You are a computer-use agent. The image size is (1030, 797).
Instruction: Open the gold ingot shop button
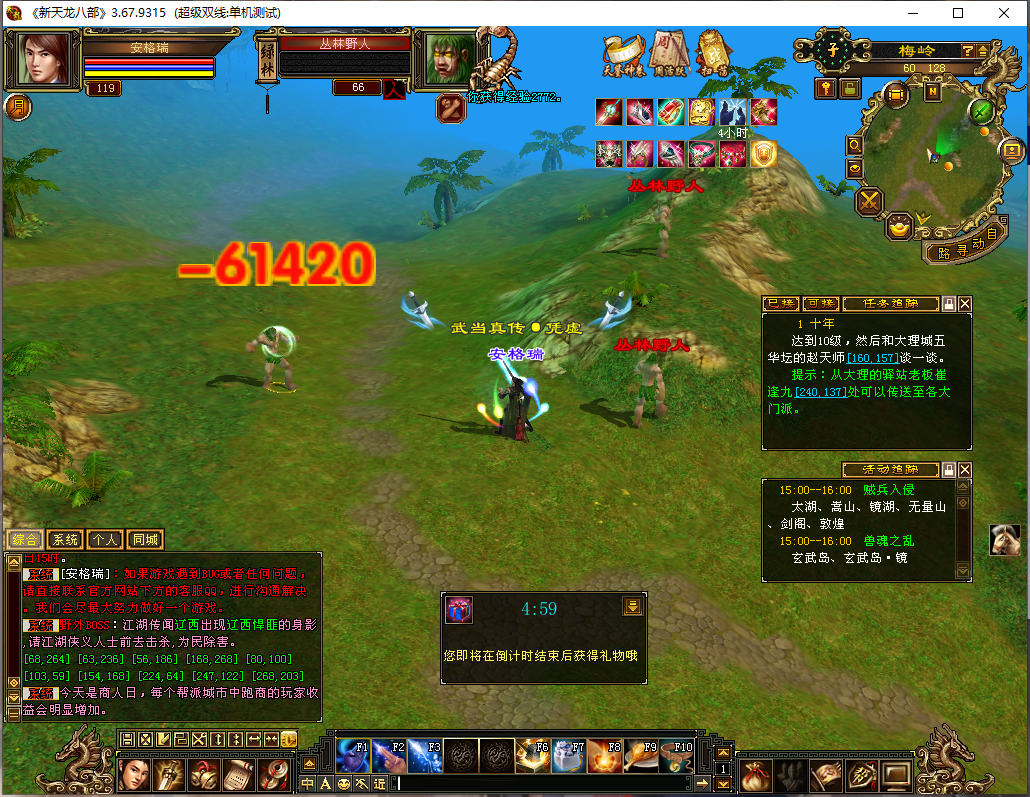tap(902, 227)
